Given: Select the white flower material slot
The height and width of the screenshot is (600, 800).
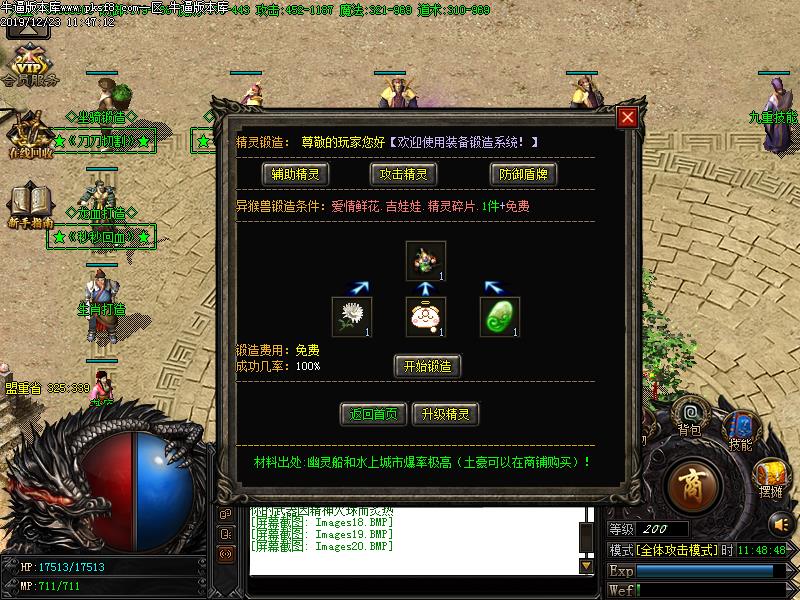Looking at the screenshot, I should [x=352, y=317].
